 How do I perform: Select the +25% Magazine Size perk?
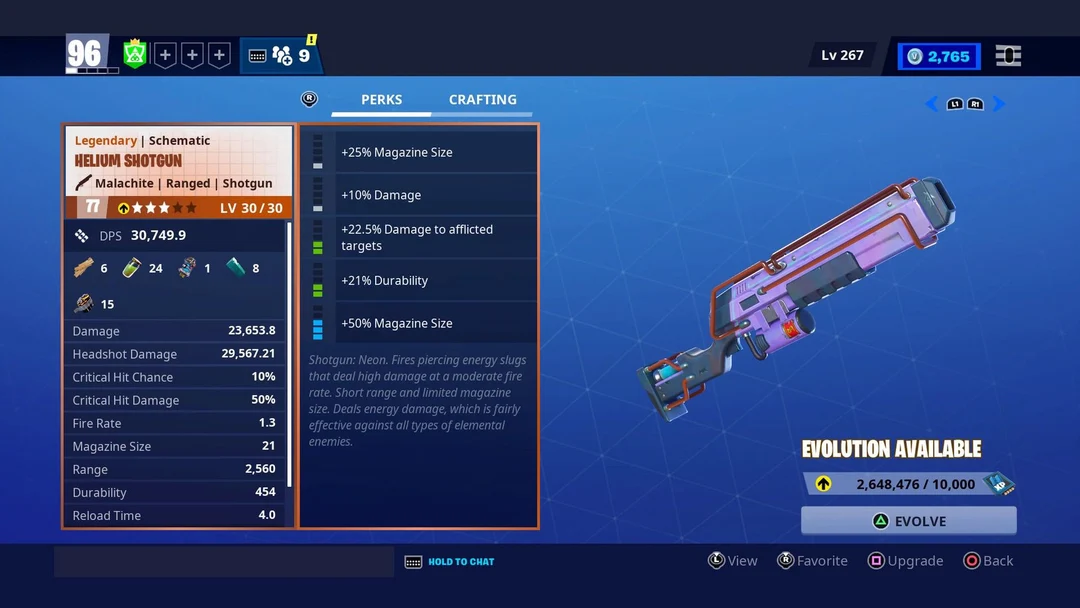(x=435, y=153)
